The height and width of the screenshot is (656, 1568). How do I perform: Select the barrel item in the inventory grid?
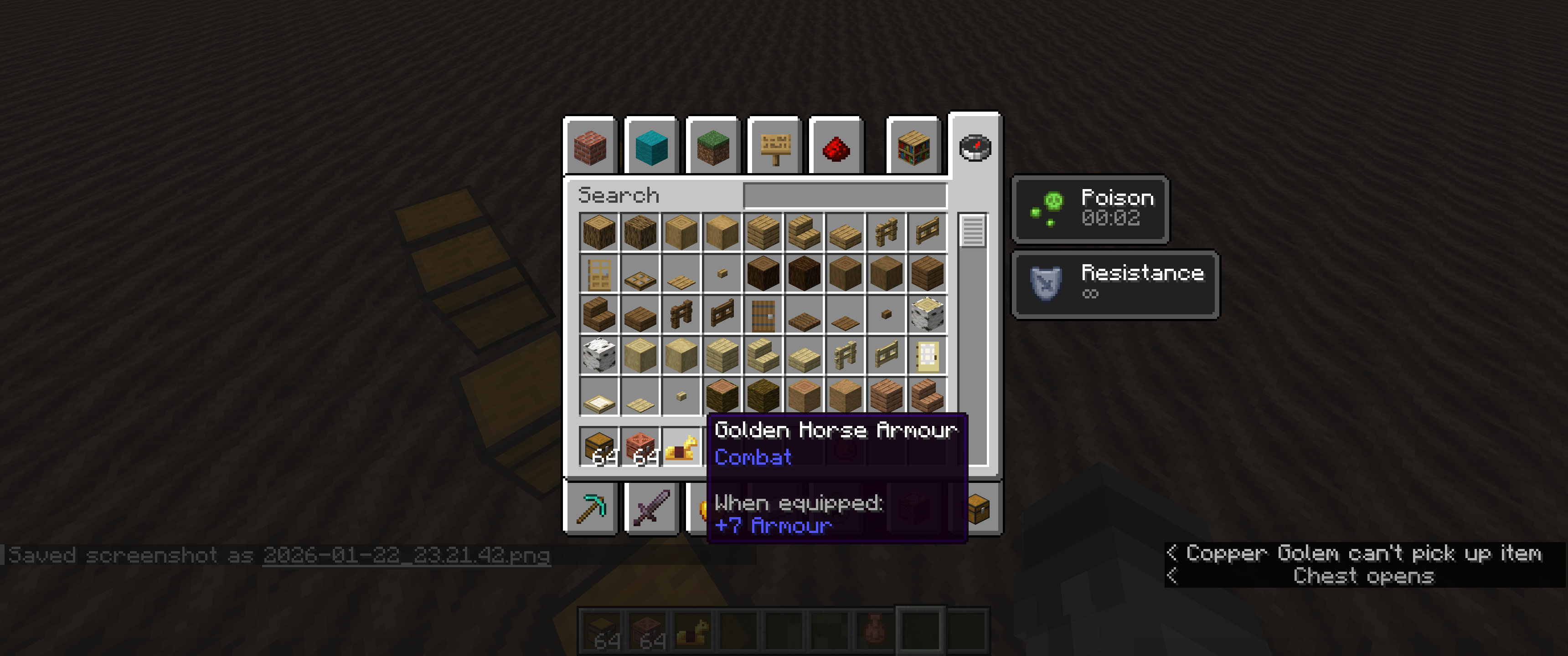(763, 315)
